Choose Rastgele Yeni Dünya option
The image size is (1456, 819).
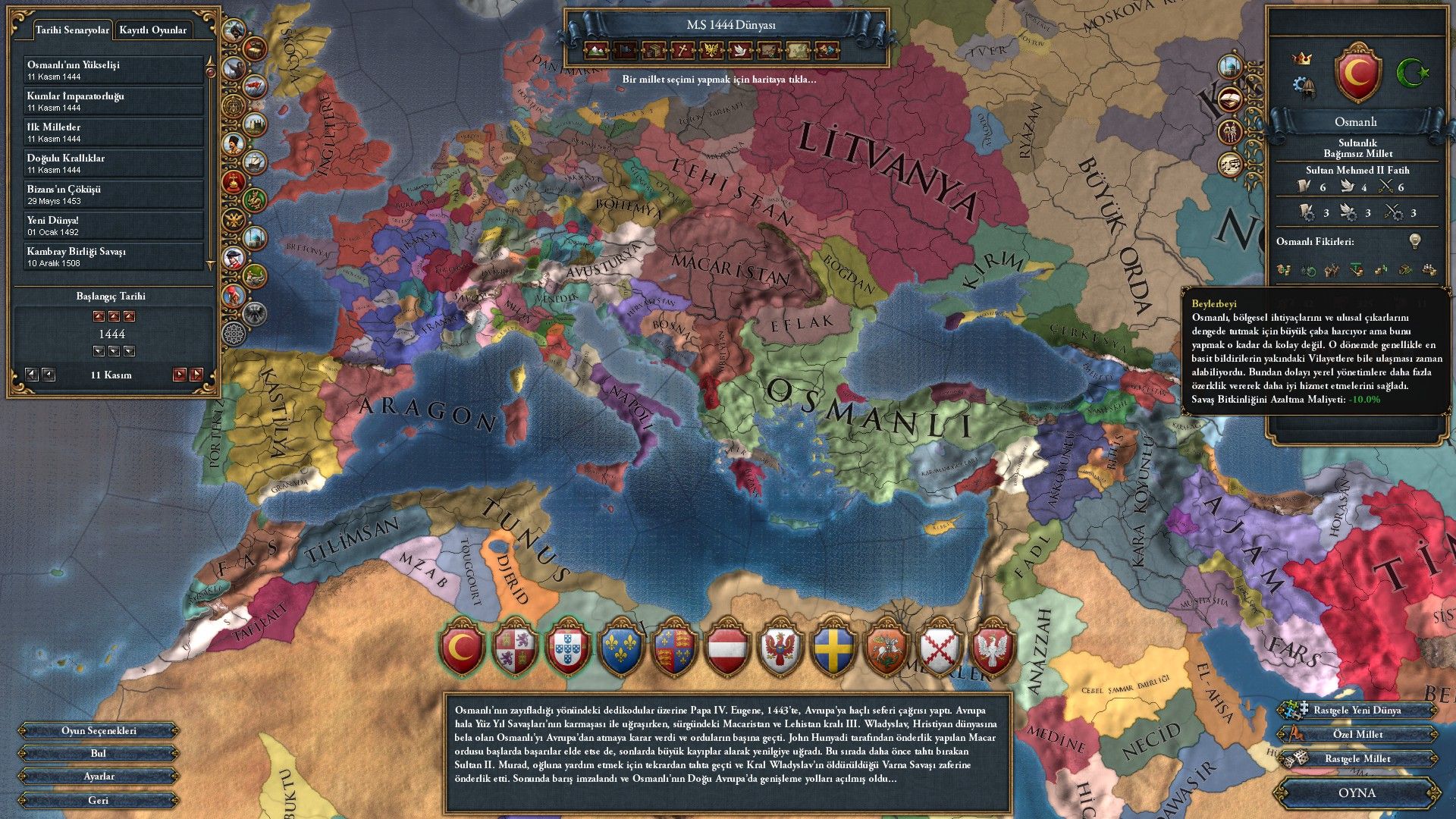[x=1357, y=711]
